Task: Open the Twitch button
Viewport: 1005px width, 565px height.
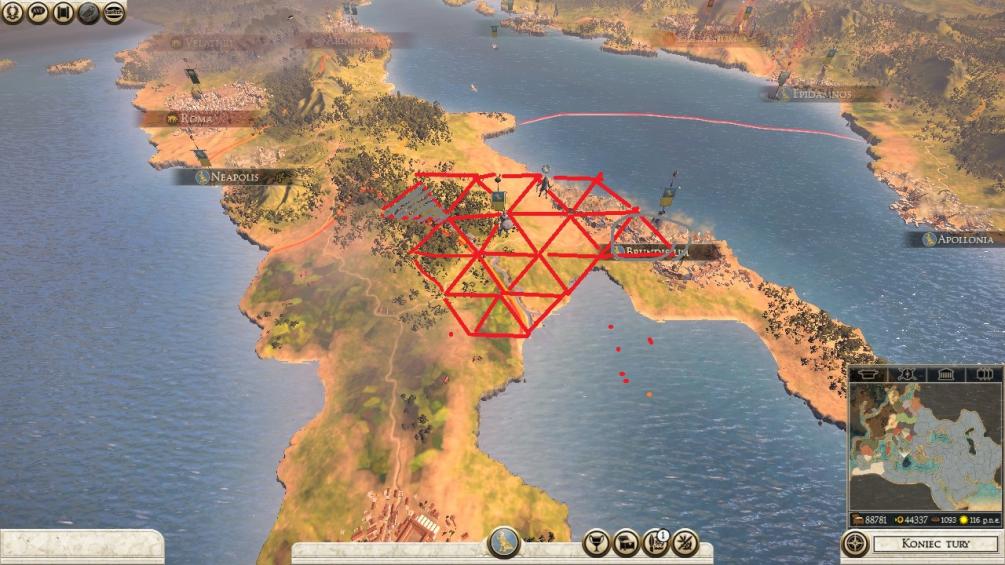Action: (113, 13)
